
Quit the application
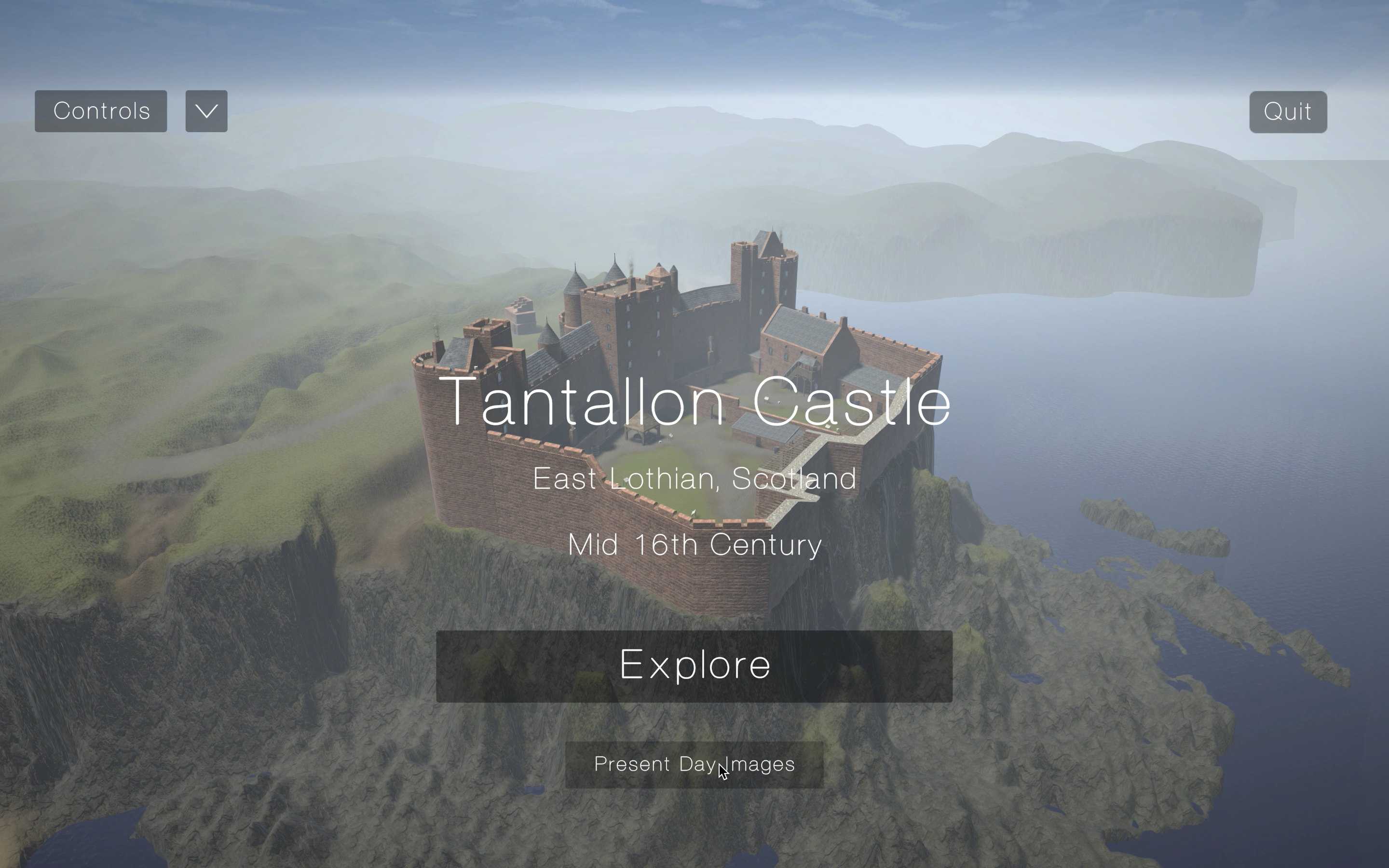pos(1287,112)
